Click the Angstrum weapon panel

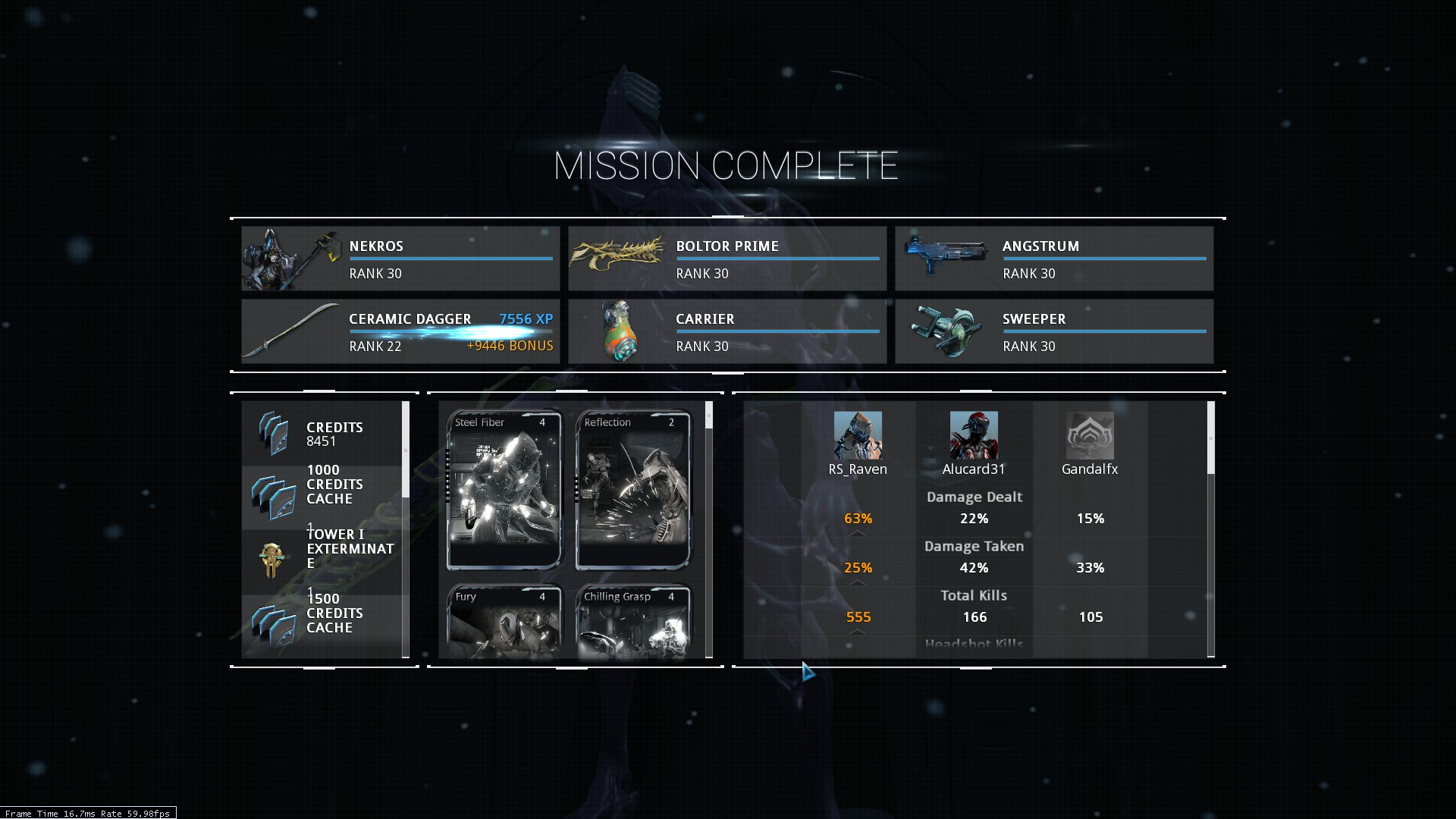(x=1054, y=259)
